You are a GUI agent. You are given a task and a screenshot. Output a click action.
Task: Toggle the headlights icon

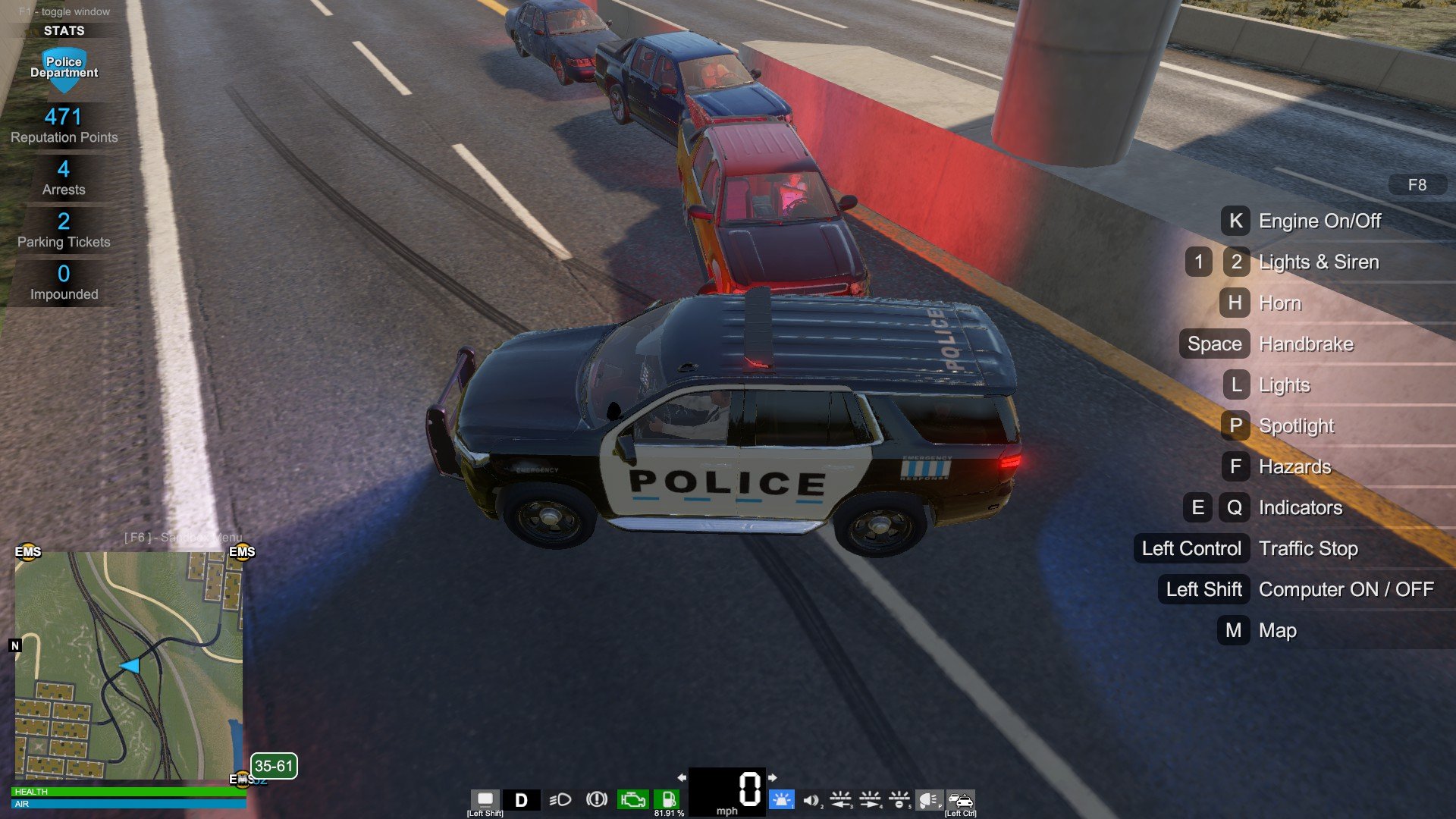click(x=560, y=800)
